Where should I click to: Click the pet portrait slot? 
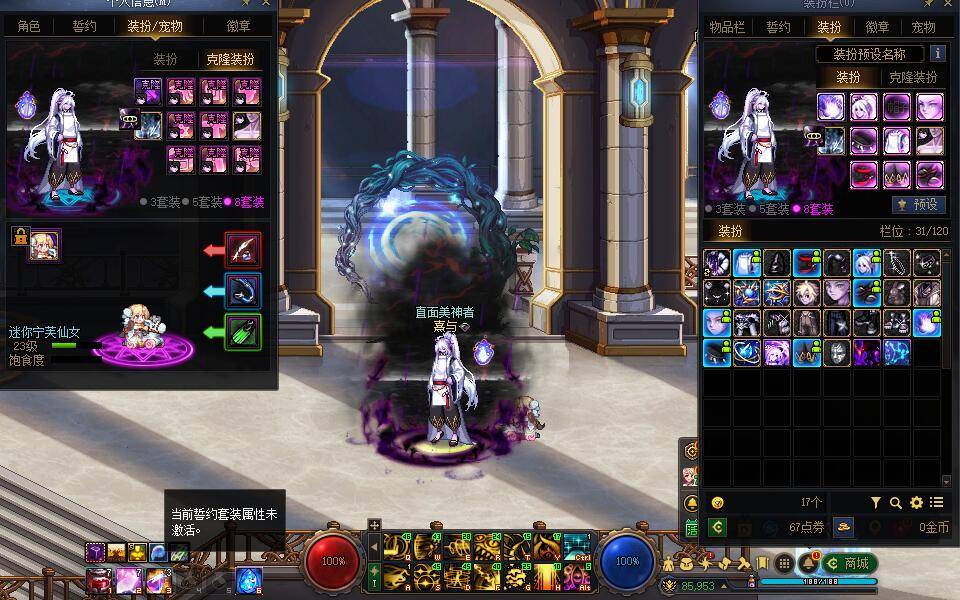[x=44, y=245]
